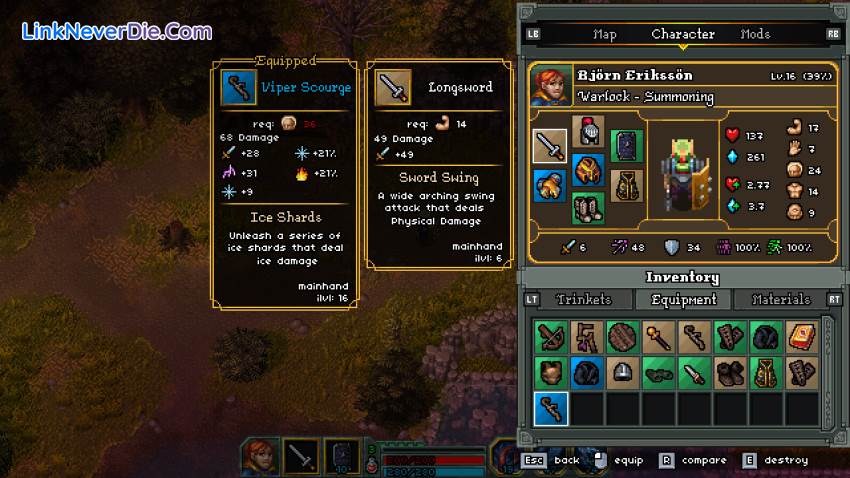Open the Materials inventory tab
850x478 pixels.
pyautogui.click(x=781, y=299)
